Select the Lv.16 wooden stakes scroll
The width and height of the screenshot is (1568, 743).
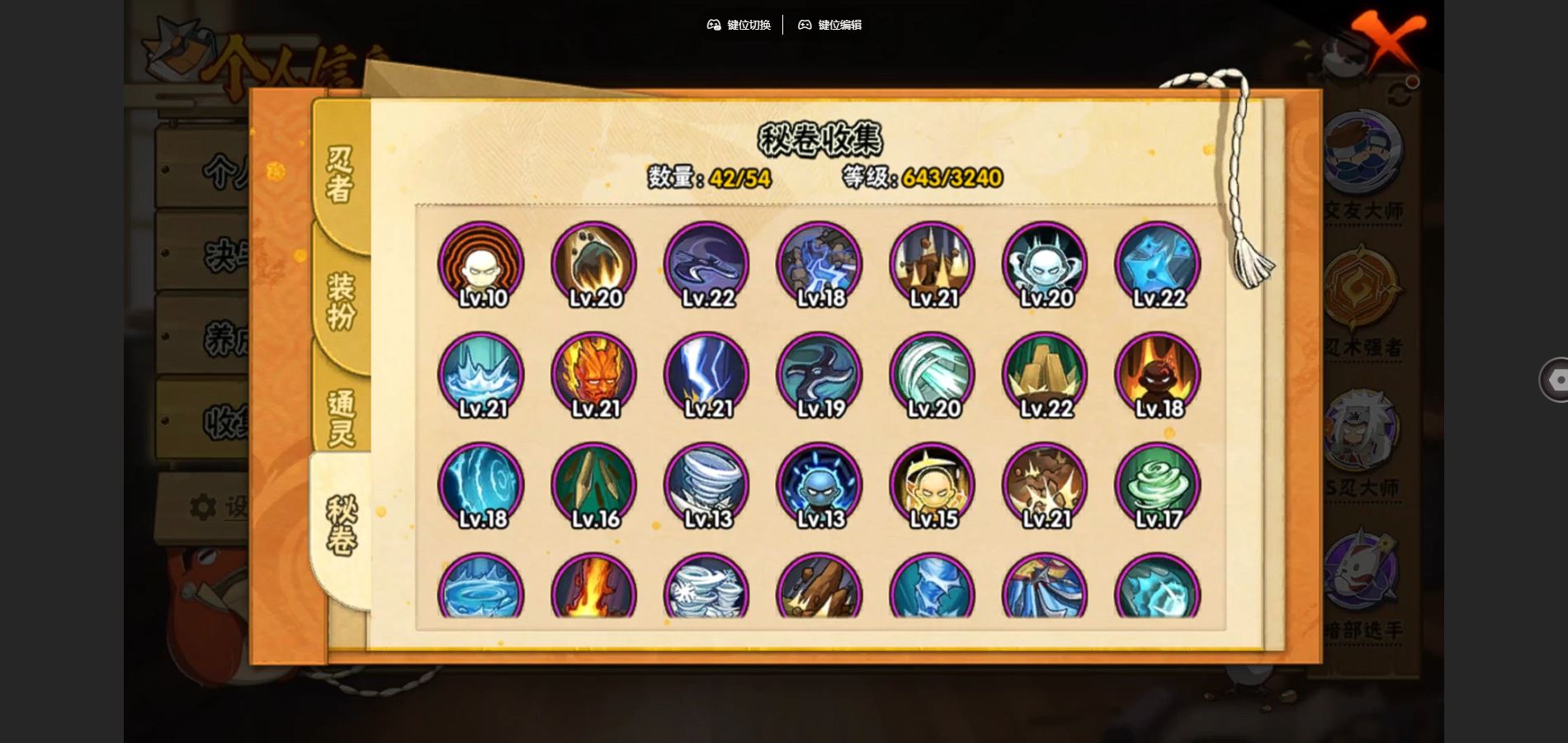tap(594, 485)
